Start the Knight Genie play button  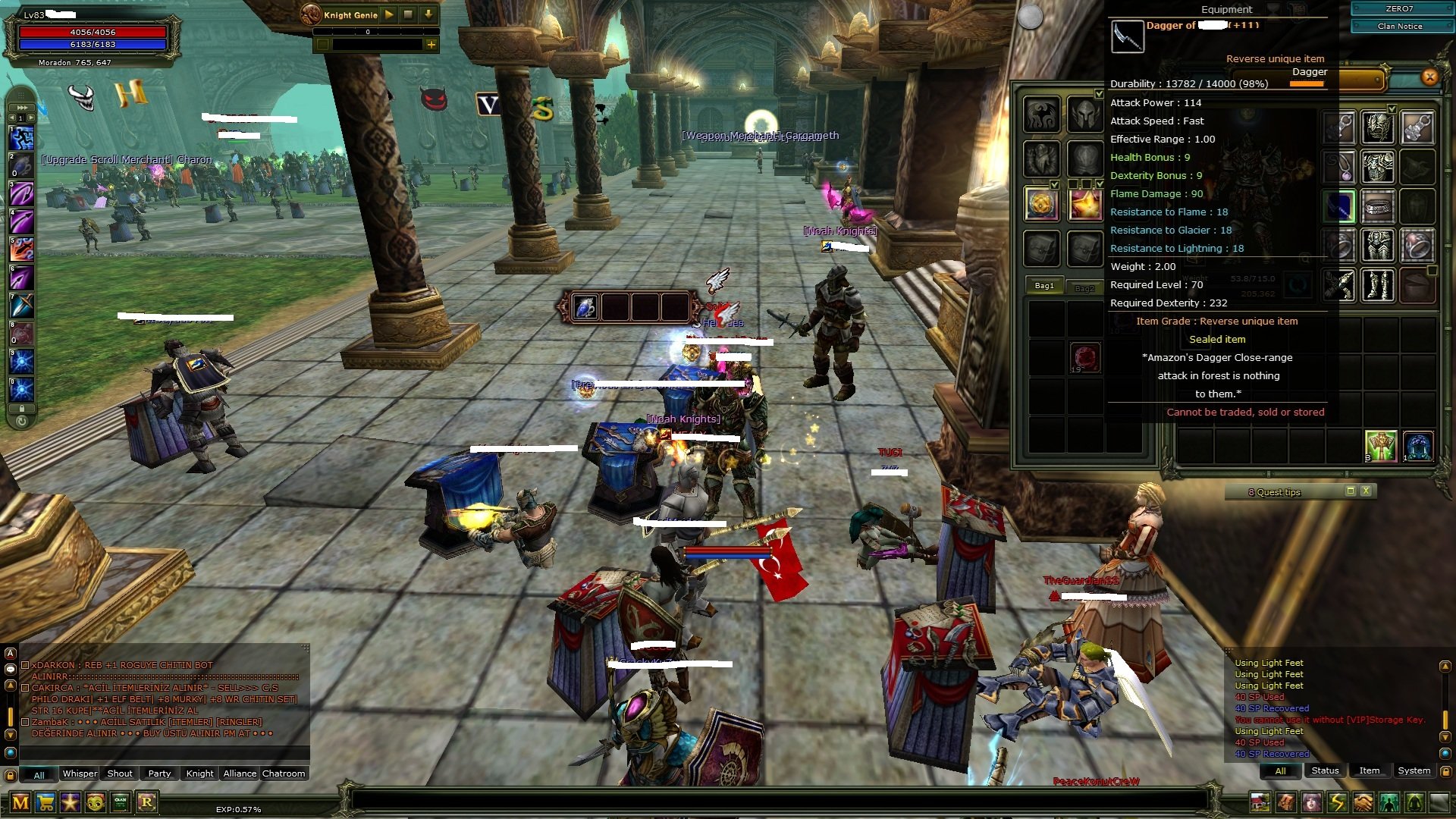tap(389, 14)
